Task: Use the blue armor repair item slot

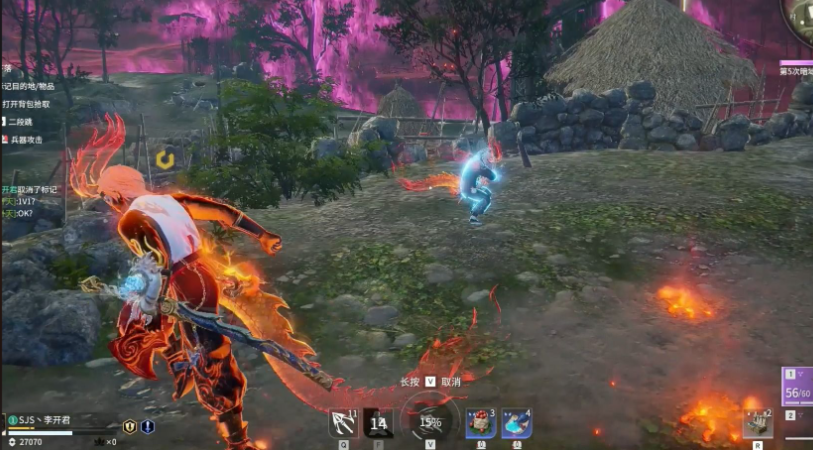Action: tap(516, 424)
